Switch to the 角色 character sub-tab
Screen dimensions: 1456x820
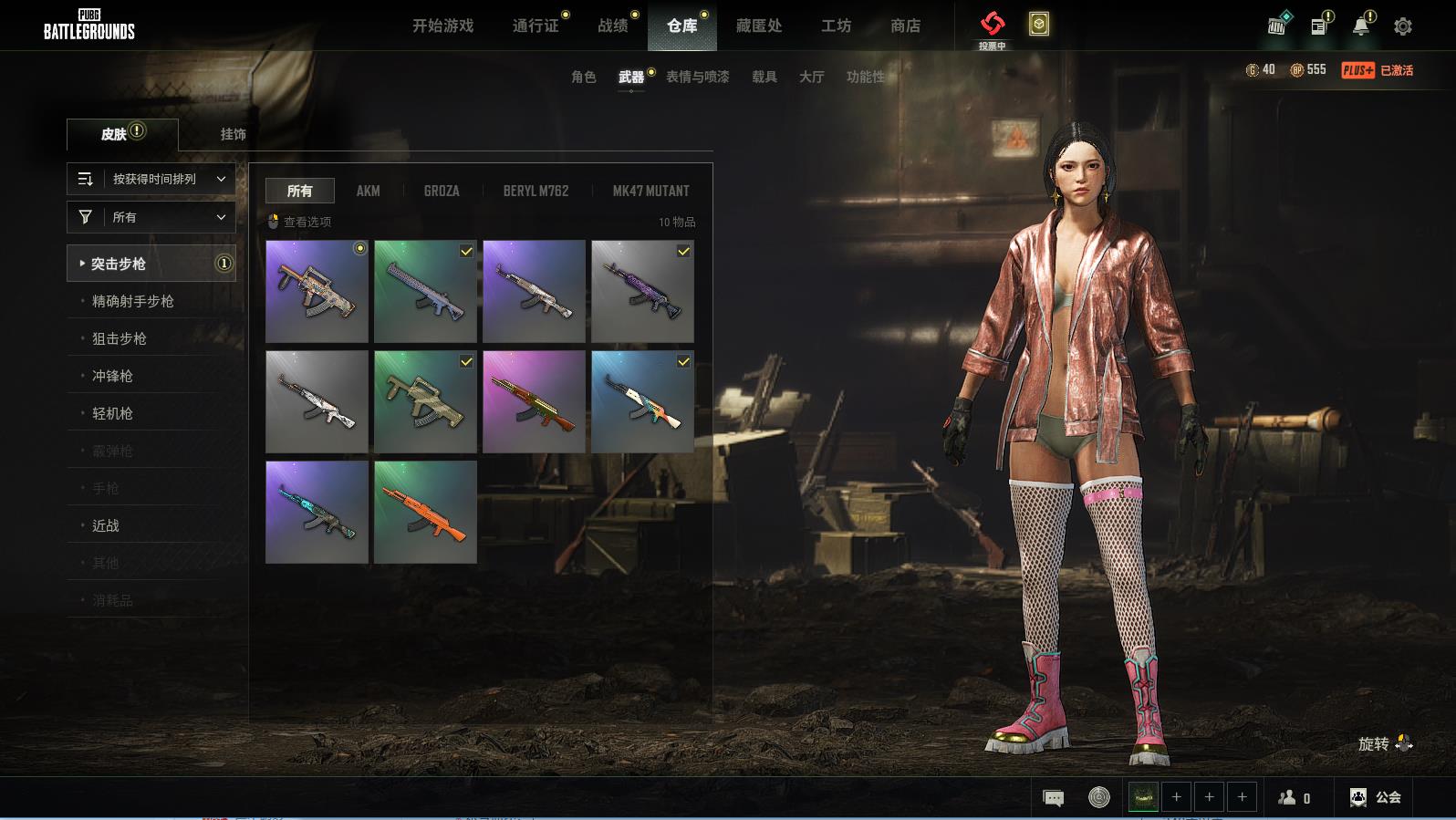pos(583,78)
